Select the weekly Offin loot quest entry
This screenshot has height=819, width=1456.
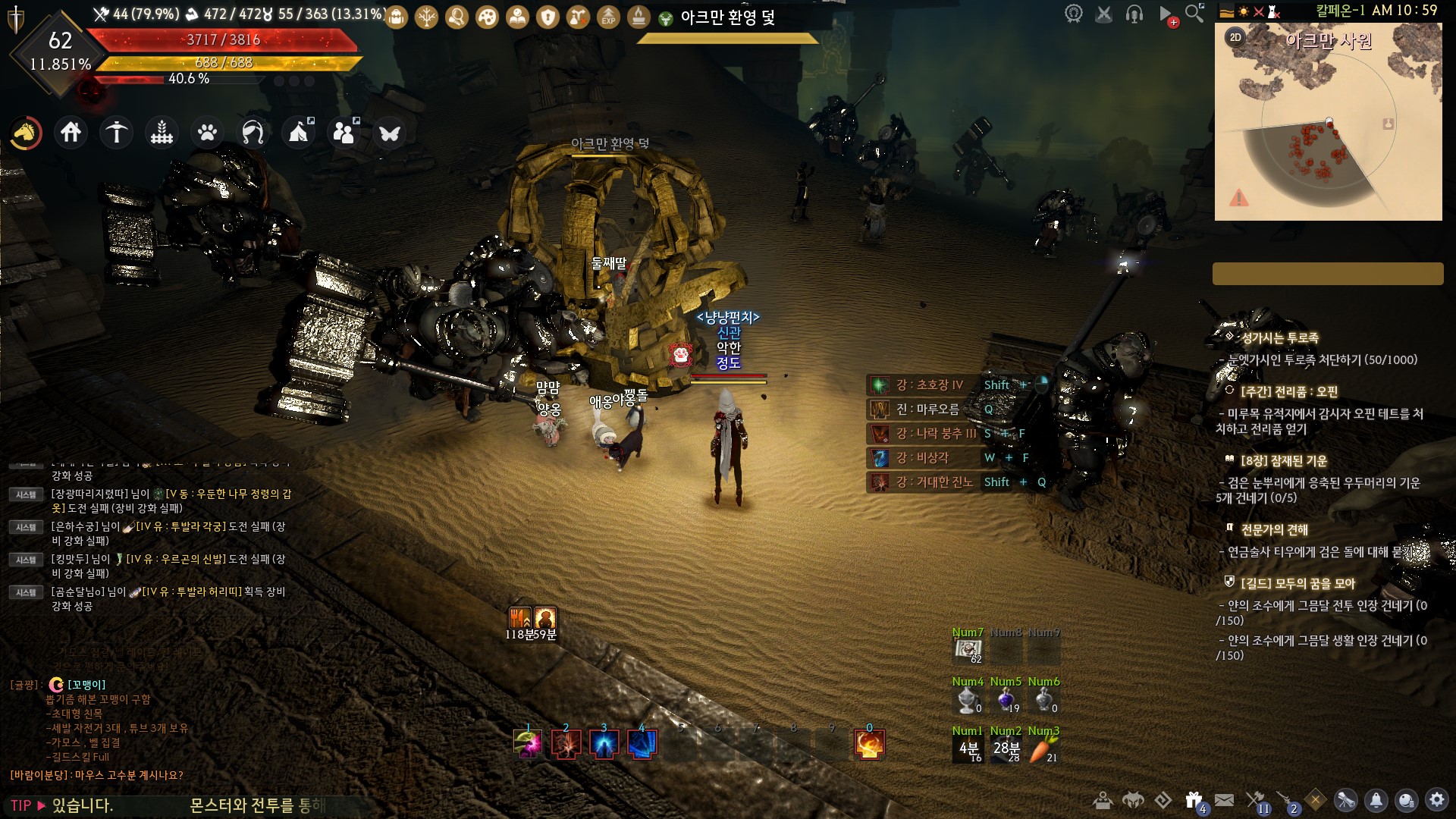[1289, 391]
